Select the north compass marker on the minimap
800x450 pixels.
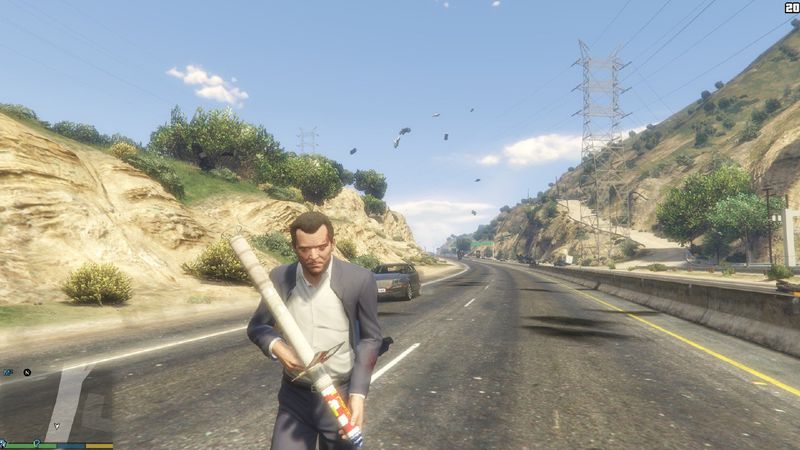pos(27,372)
